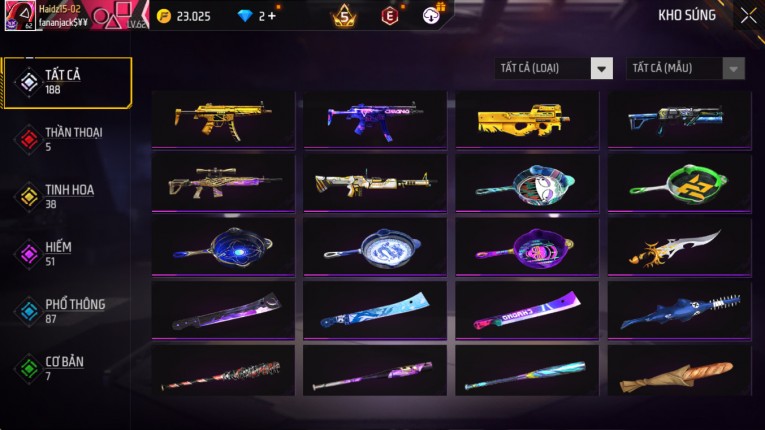The image size is (765, 430).
Task: Choose the blue galaxy swirl pan skin
Action: pyautogui.click(x=223, y=246)
